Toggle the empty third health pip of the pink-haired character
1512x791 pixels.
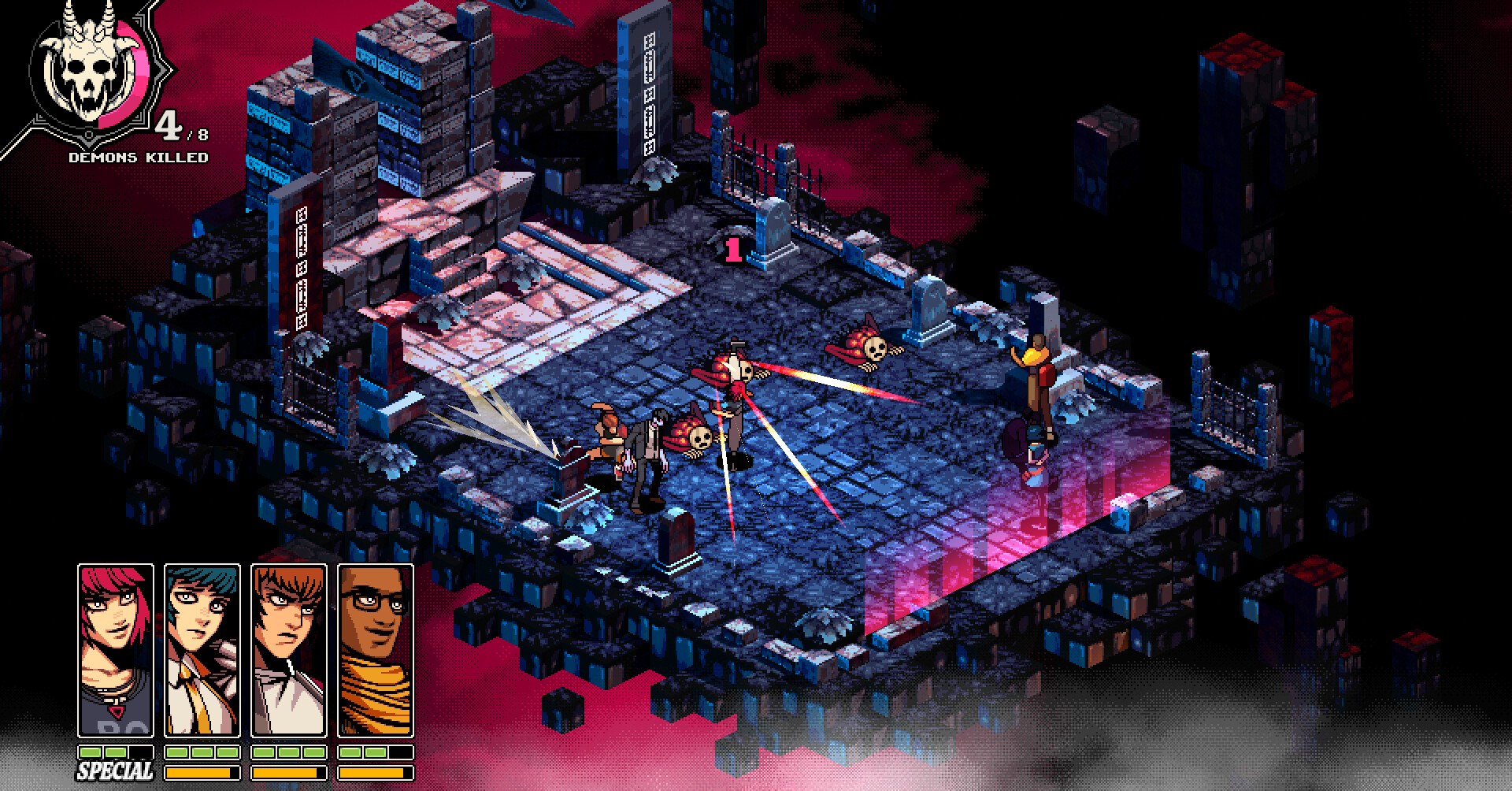point(139,753)
